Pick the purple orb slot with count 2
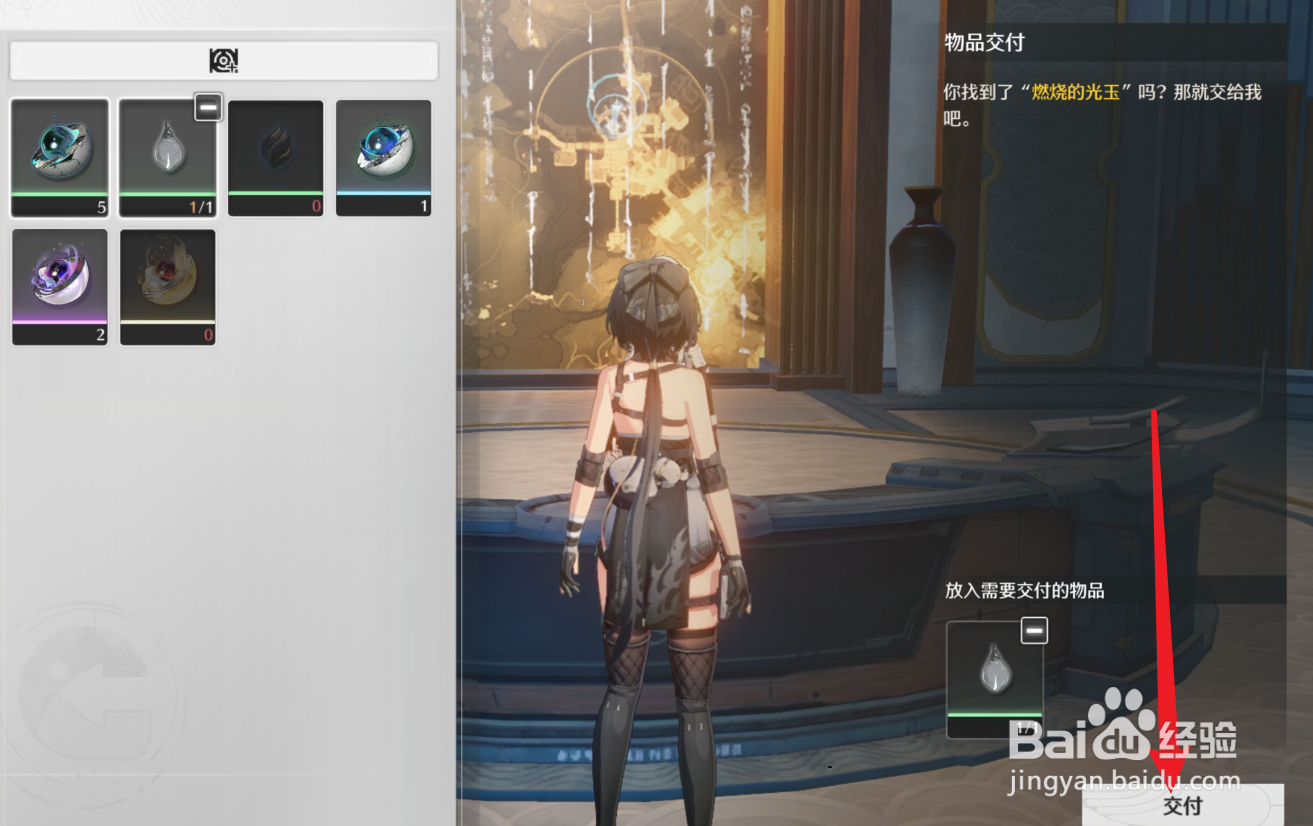Viewport: 1313px width, 826px height. tap(60, 287)
